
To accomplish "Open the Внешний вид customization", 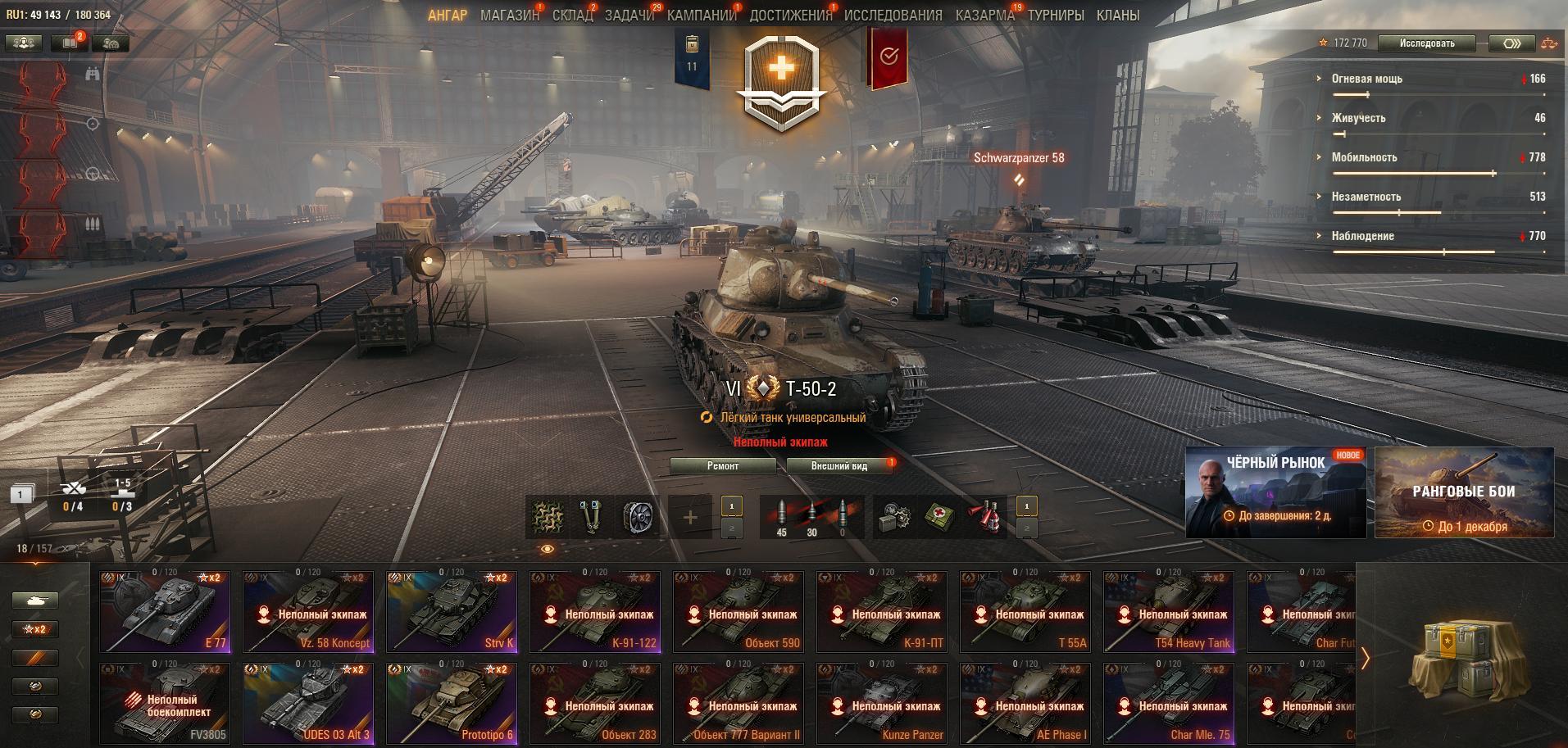I will (839, 466).
